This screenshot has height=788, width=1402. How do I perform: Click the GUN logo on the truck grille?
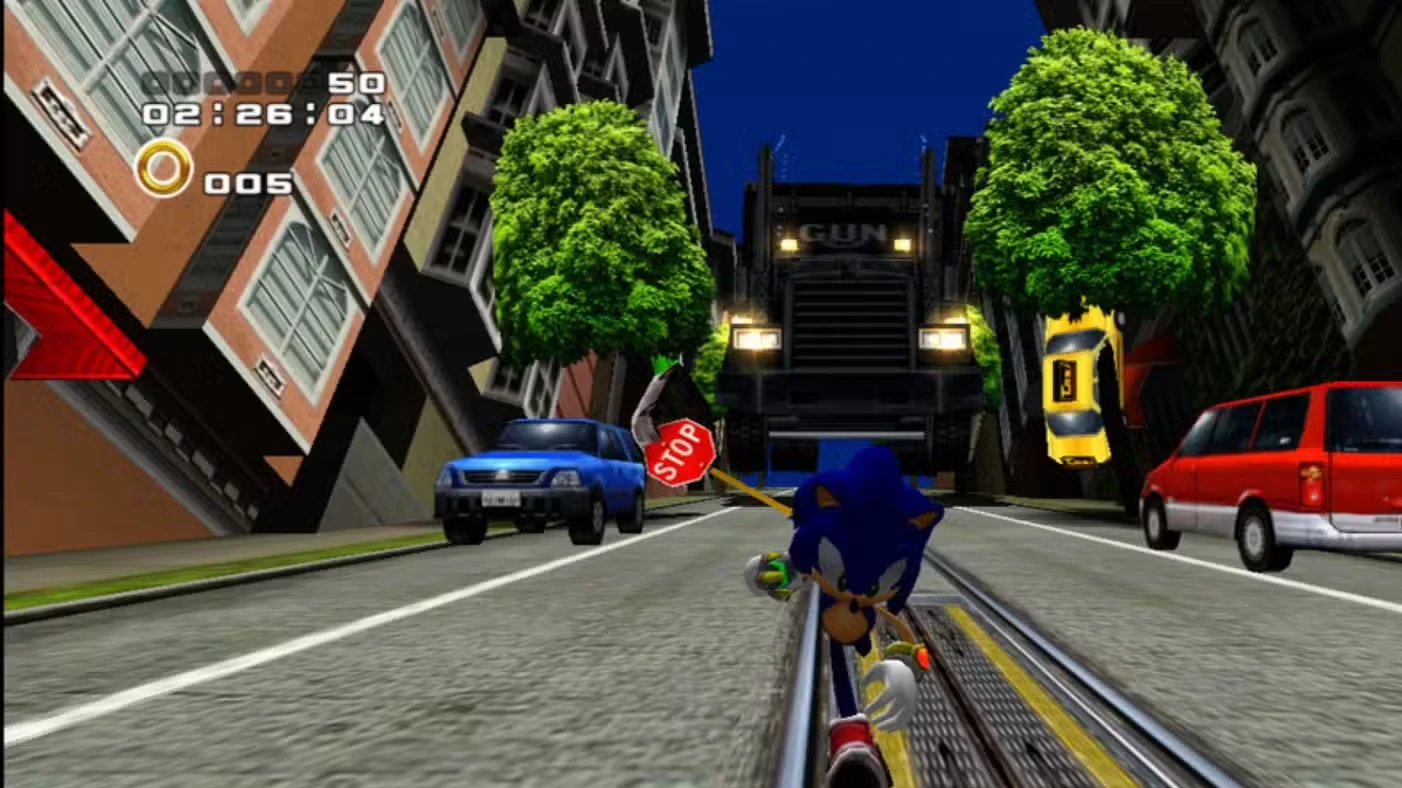(x=843, y=232)
